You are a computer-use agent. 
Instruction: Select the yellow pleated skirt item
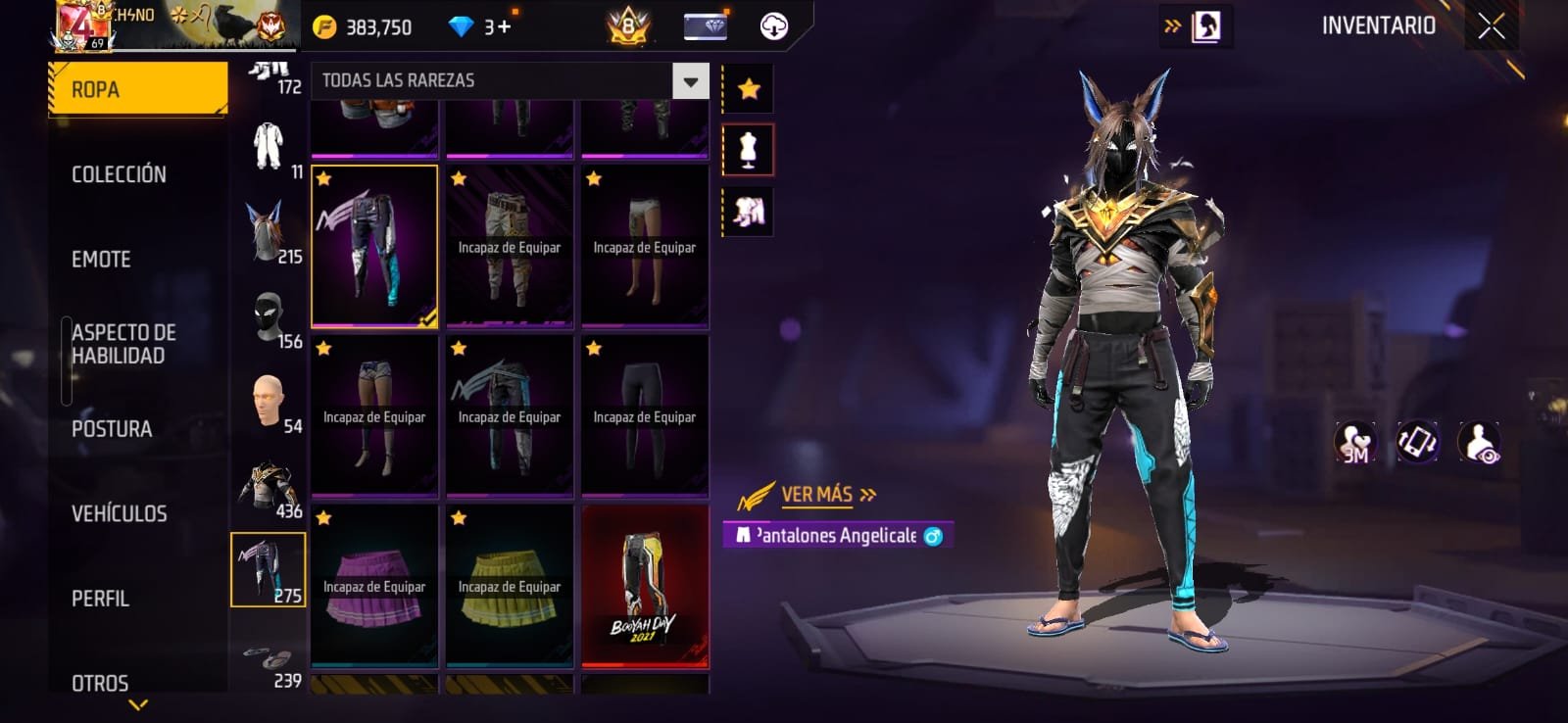(510, 586)
